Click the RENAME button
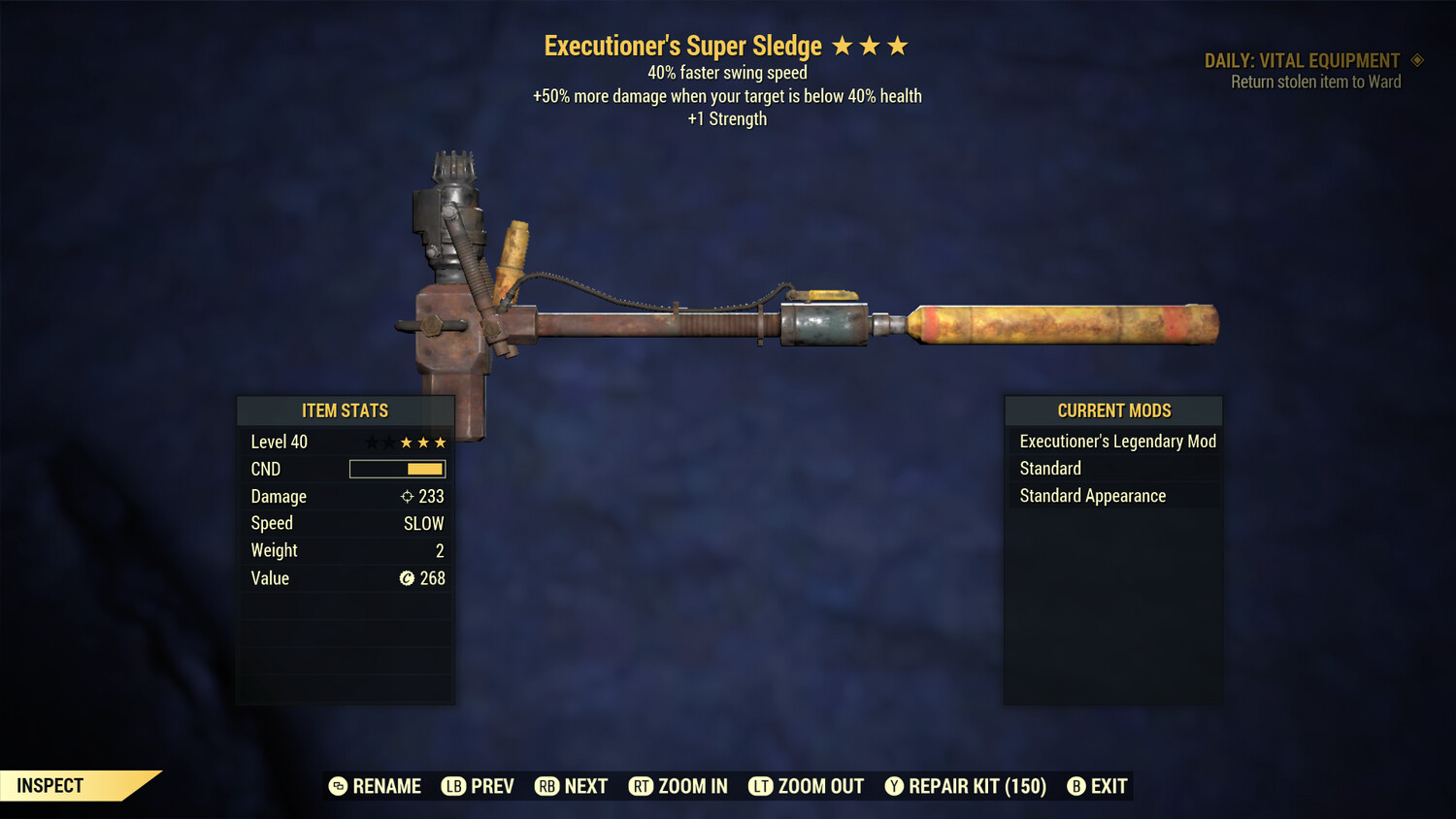The width and height of the screenshot is (1456, 819). pyautogui.click(x=386, y=786)
